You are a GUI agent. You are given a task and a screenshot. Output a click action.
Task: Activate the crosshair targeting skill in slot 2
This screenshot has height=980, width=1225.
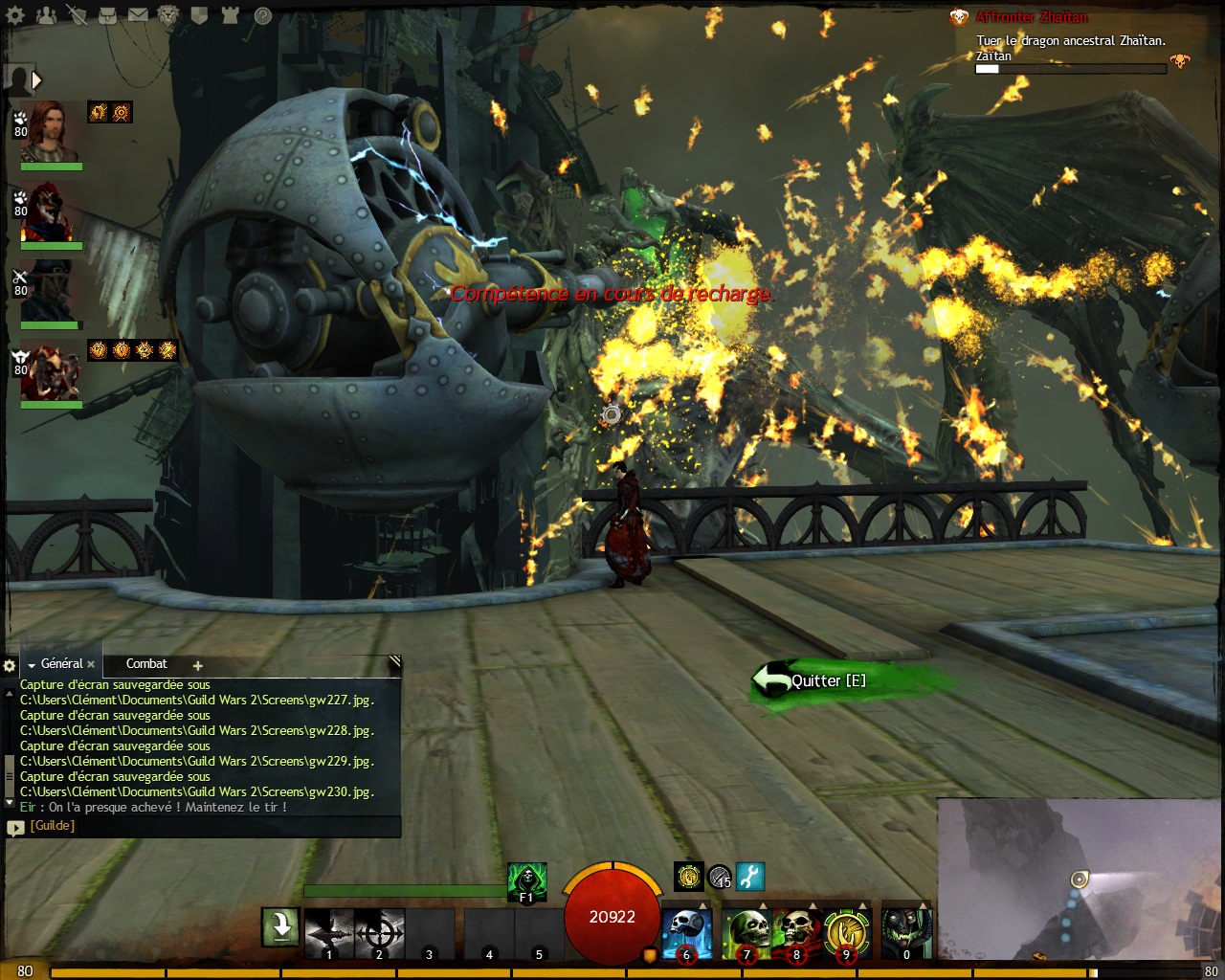379,933
